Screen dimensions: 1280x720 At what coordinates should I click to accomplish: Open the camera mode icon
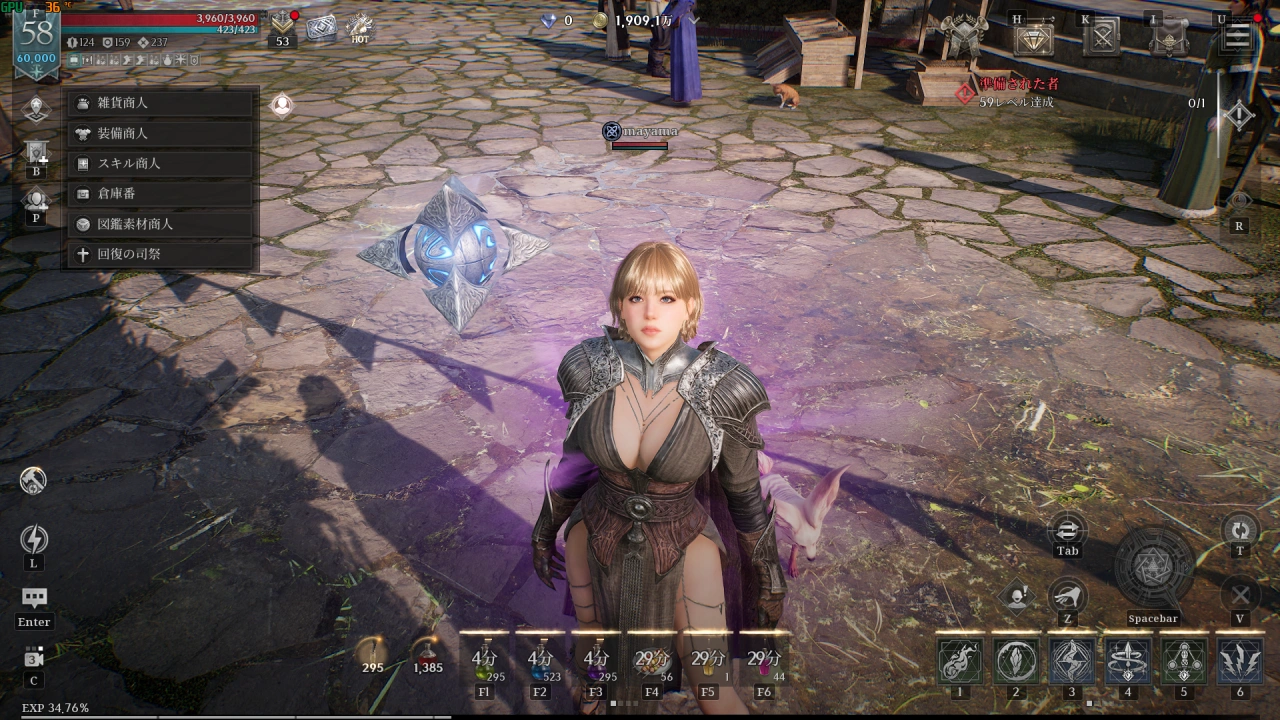(x=34, y=657)
